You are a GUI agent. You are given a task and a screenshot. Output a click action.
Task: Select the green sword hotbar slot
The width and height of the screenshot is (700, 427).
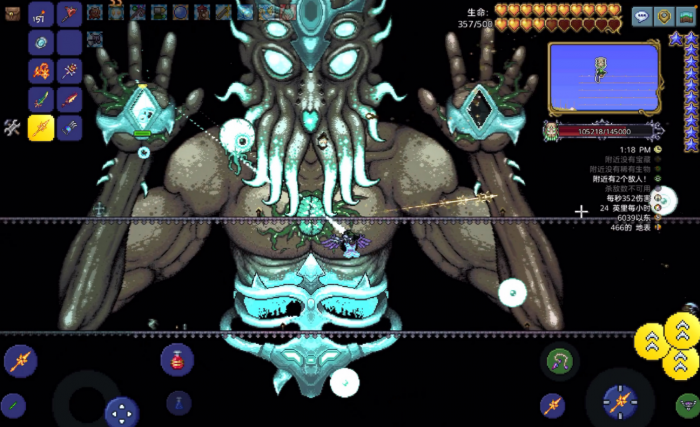pyautogui.click(x=41, y=100)
